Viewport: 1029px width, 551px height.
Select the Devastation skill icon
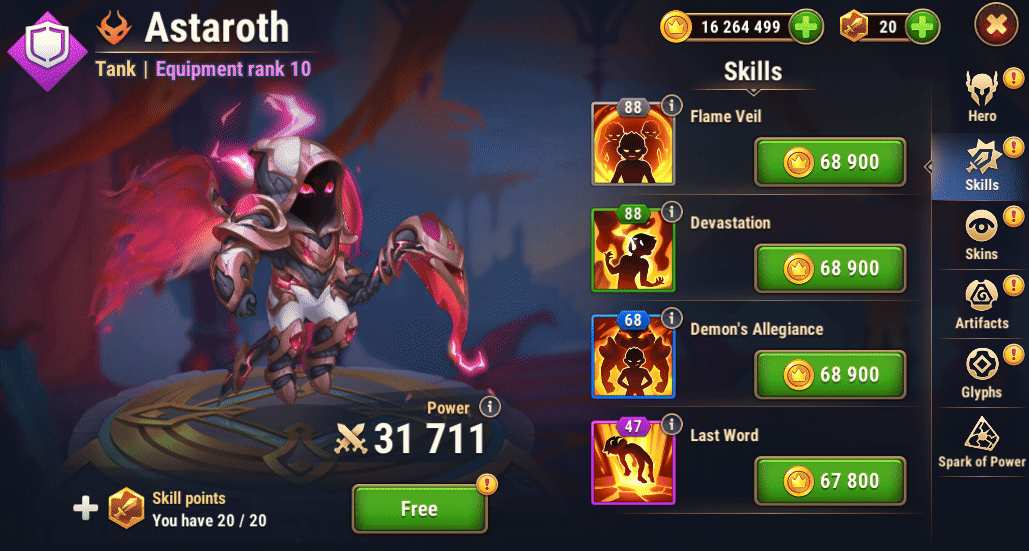tap(632, 250)
